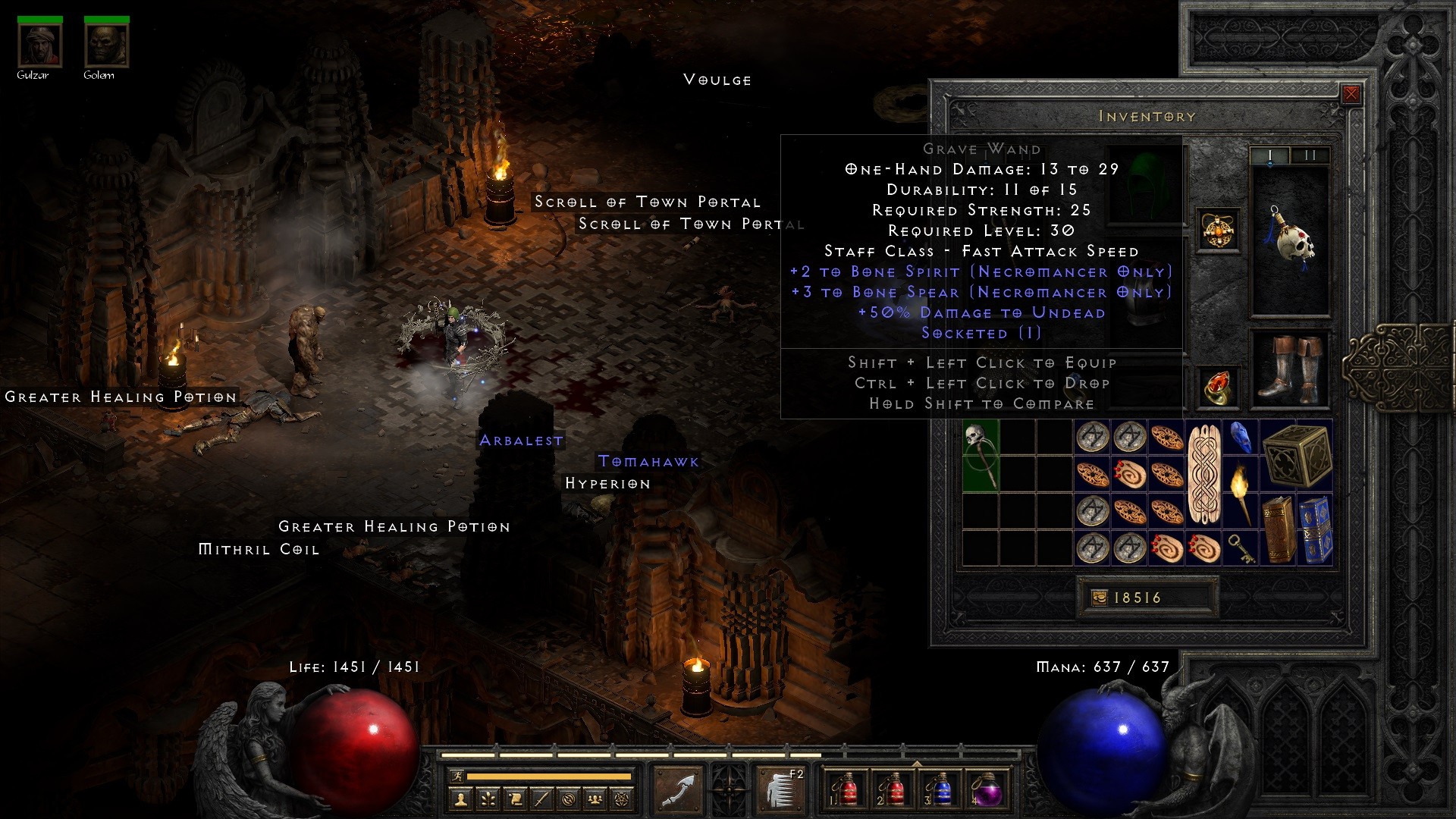Open the character stats icon
Screen dimensions: 1456x819
click(x=461, y=798)
